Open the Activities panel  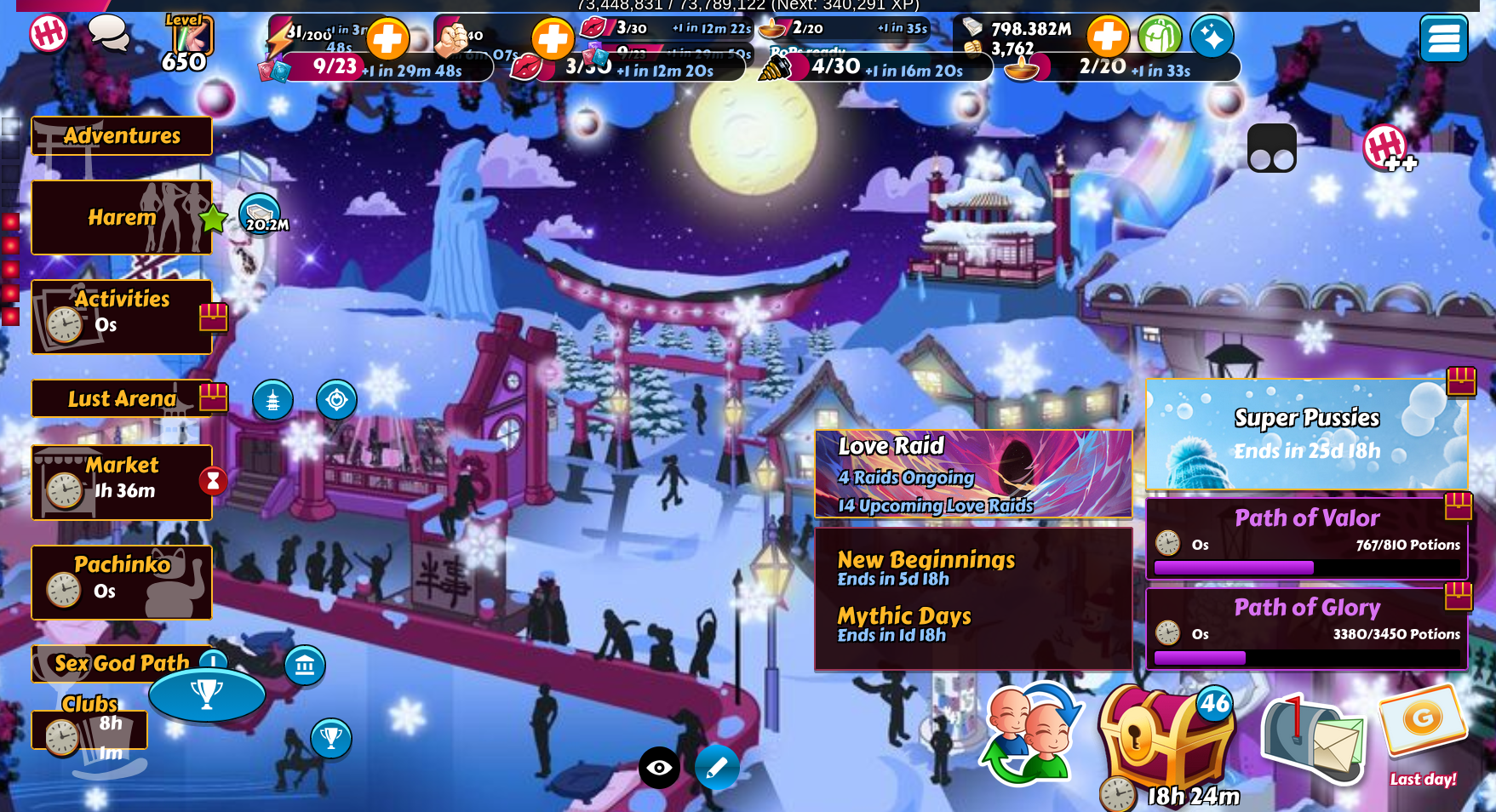tap(122, 316)
